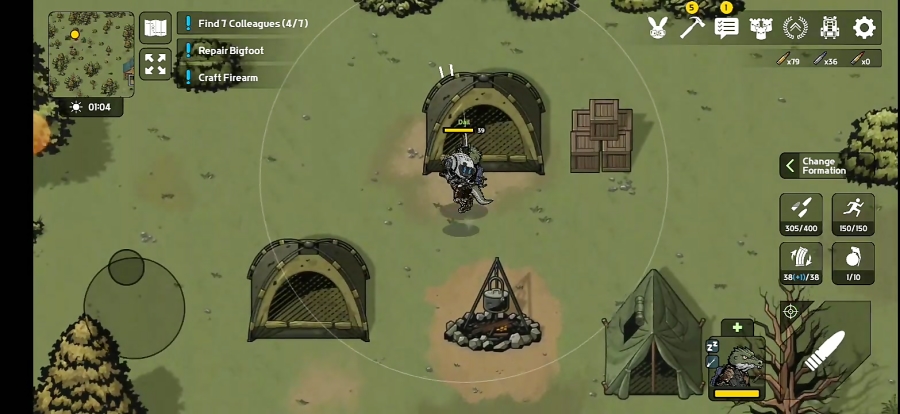Open the folded world map button
The width and height of the screenshot is (900, 414).
[155, 28]
